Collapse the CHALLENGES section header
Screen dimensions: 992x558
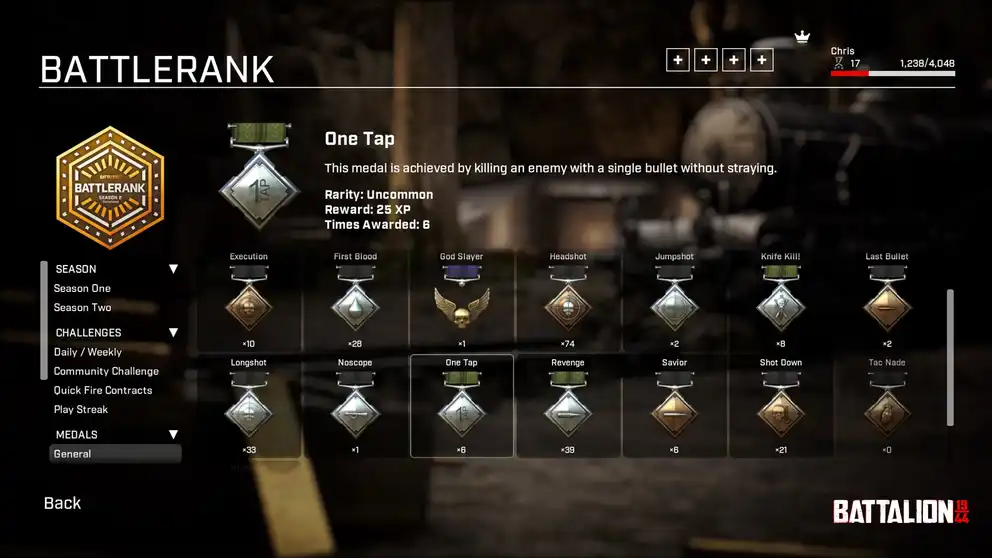click(x=173, y=333)
